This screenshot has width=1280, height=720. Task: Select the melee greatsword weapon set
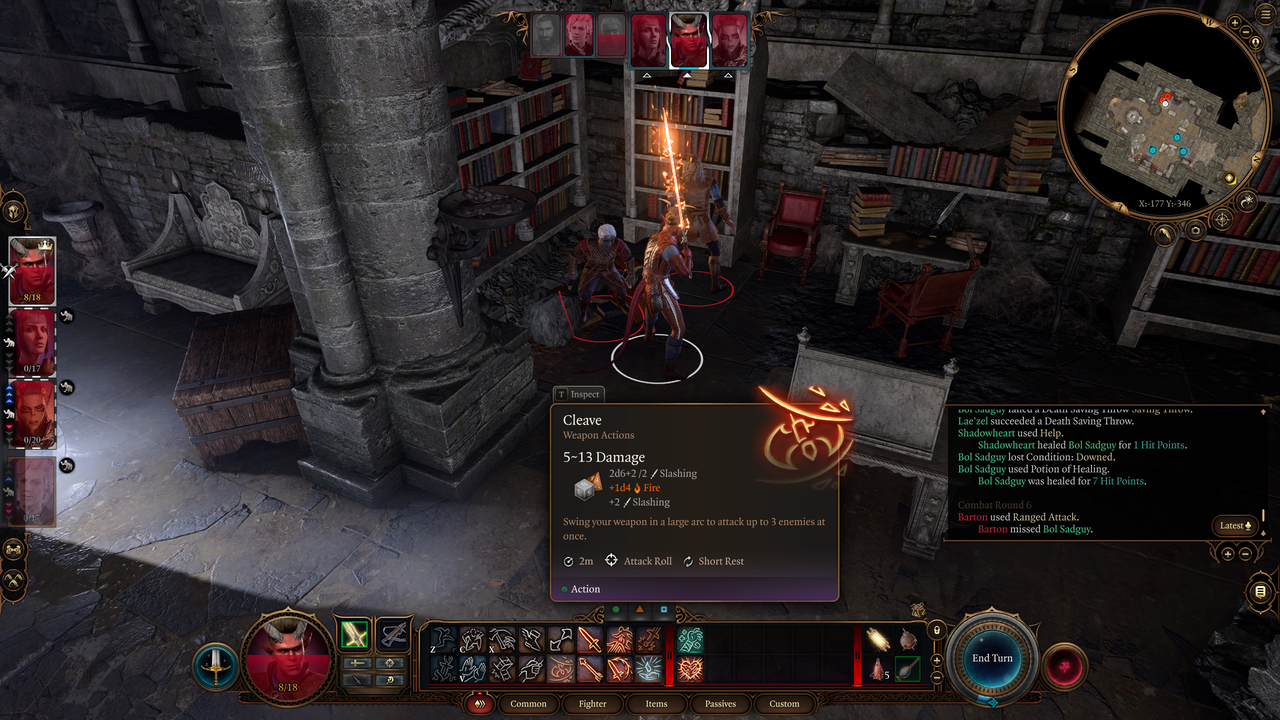click(354, 634)
